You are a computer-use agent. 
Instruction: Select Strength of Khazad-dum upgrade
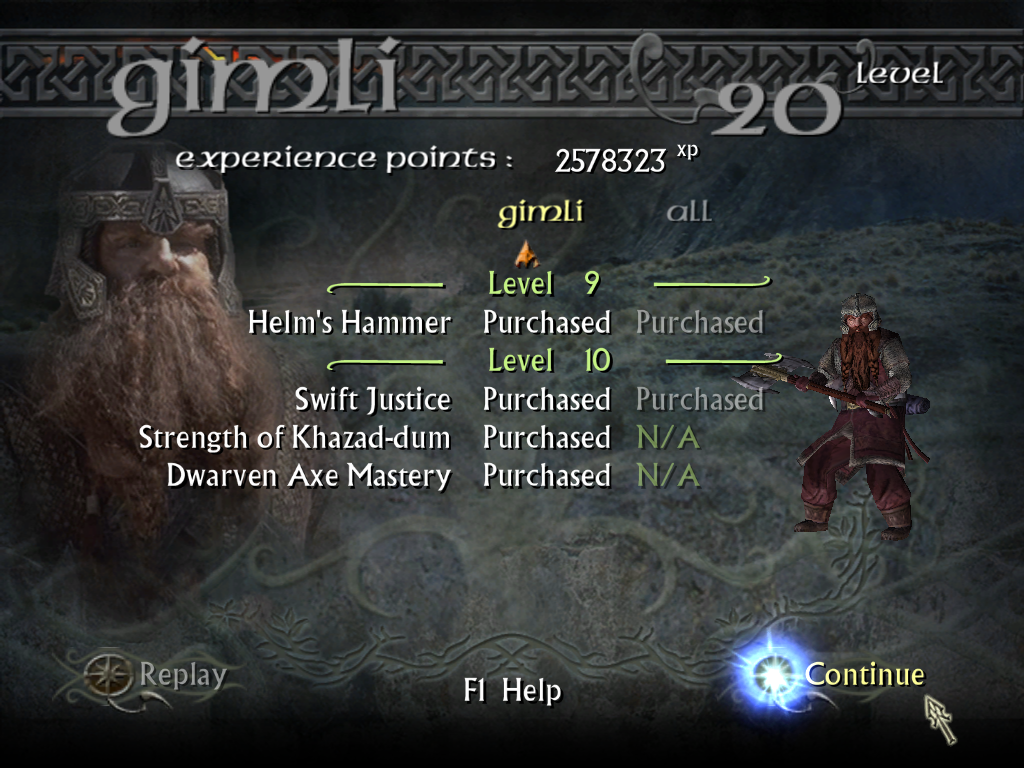coord(295,438)
